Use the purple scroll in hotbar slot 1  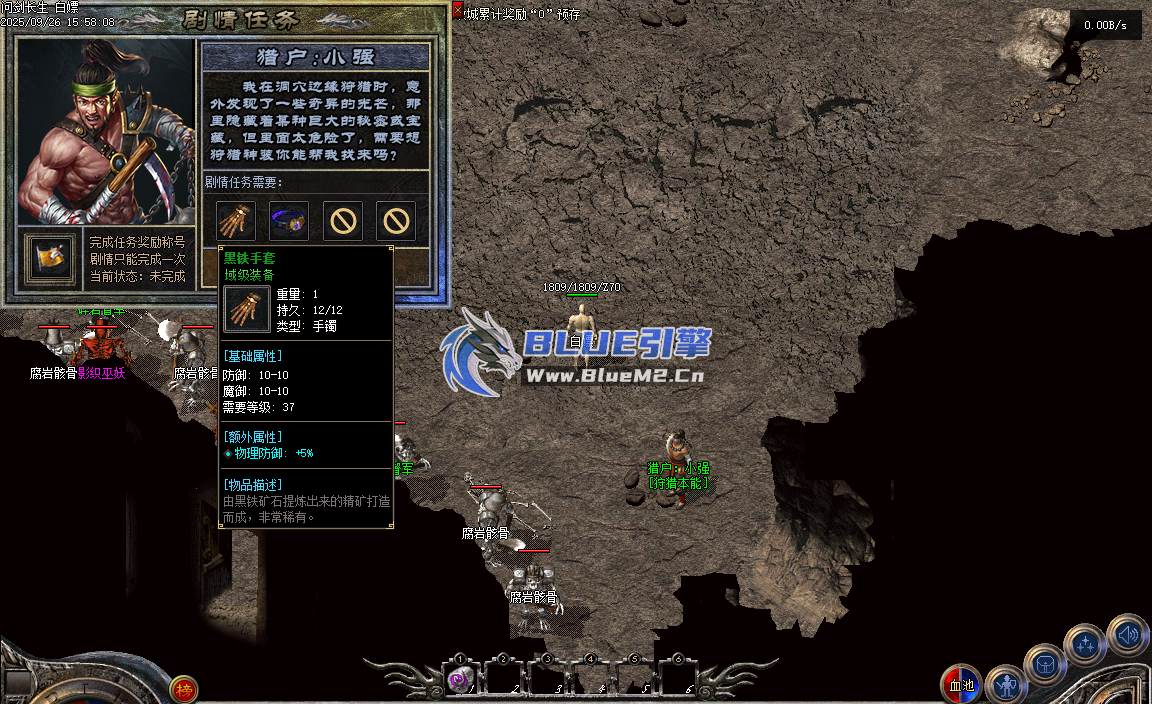point(460,680)
